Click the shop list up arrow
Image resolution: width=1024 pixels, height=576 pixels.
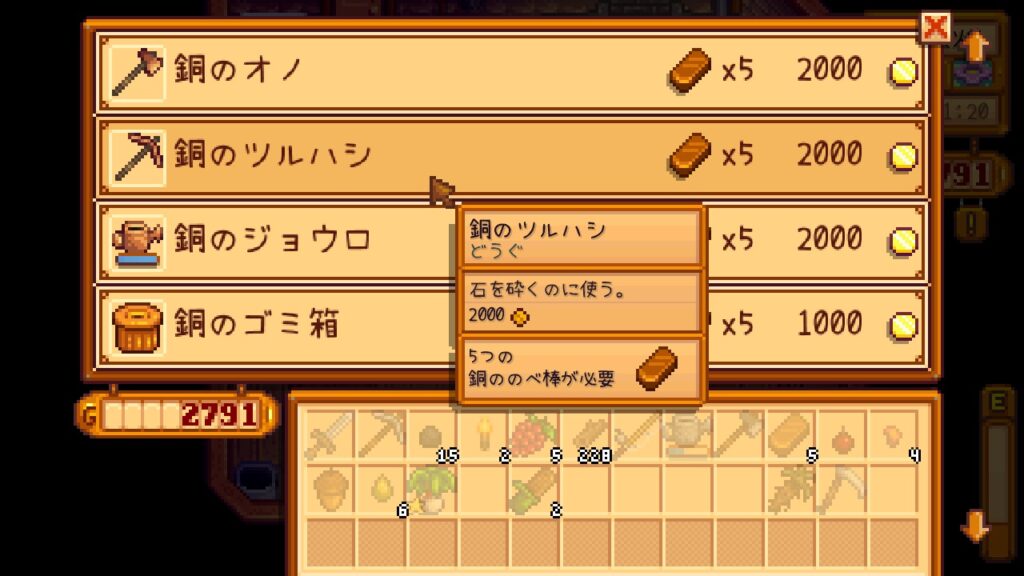(976, 45)
